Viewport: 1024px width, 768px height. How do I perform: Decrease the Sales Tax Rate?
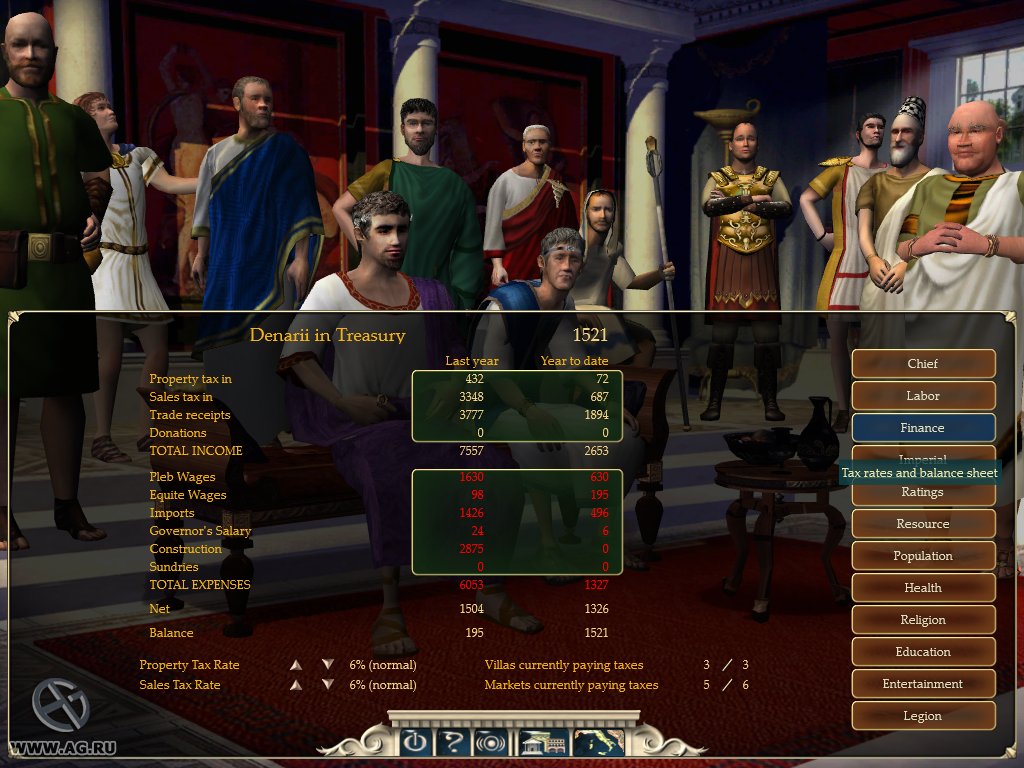coord(327,685)
